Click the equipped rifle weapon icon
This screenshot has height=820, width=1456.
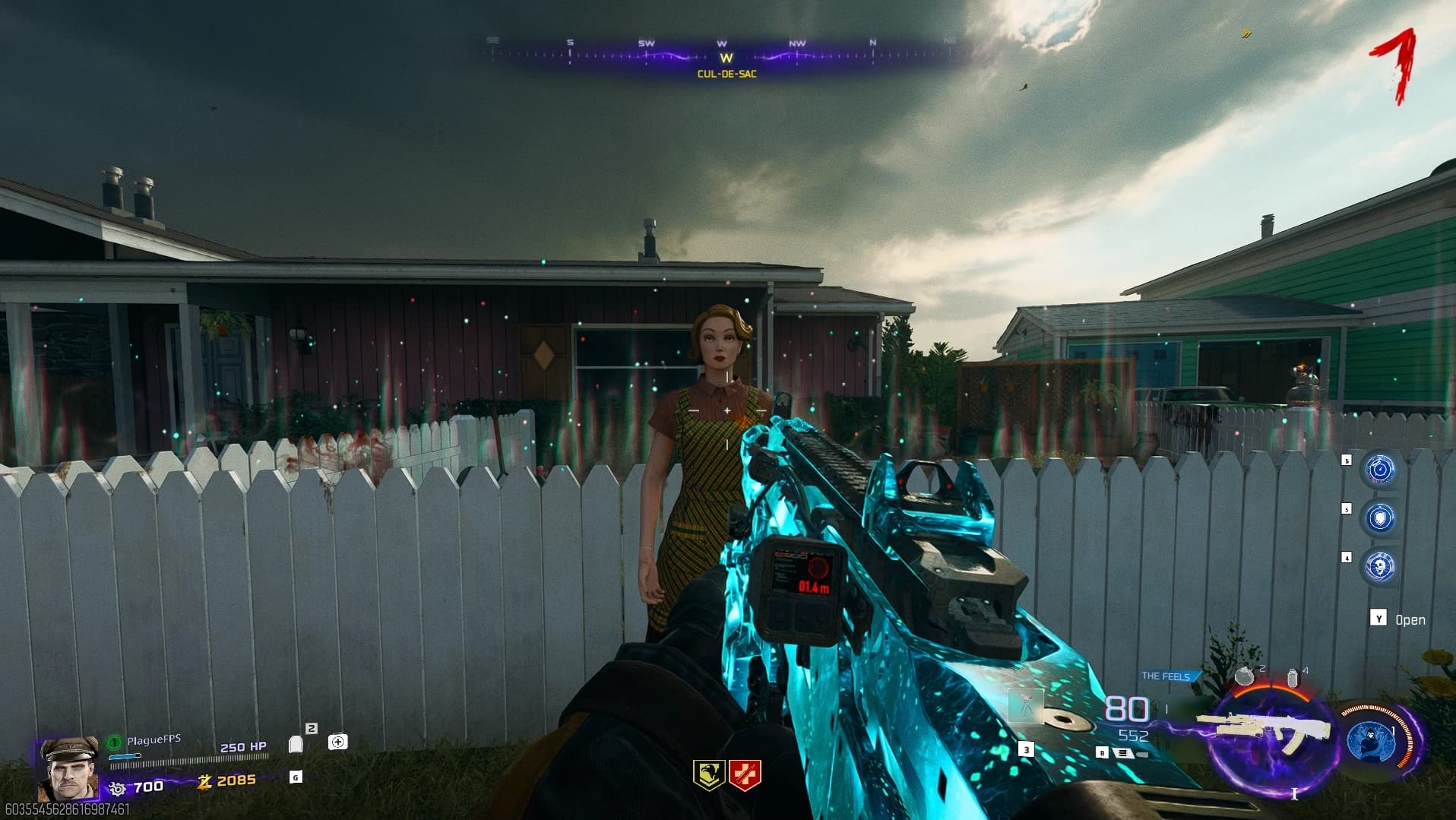click(x=1263, y=731)
